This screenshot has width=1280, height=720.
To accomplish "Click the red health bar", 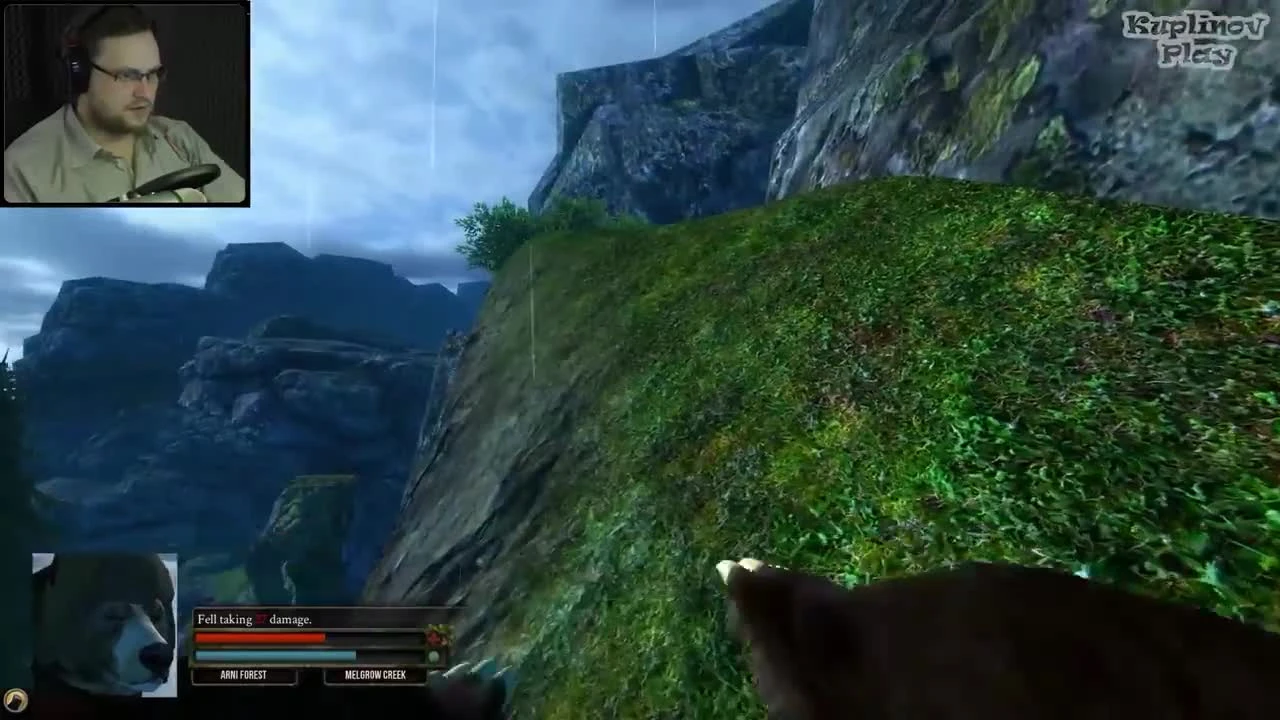I will click(260, 637).
